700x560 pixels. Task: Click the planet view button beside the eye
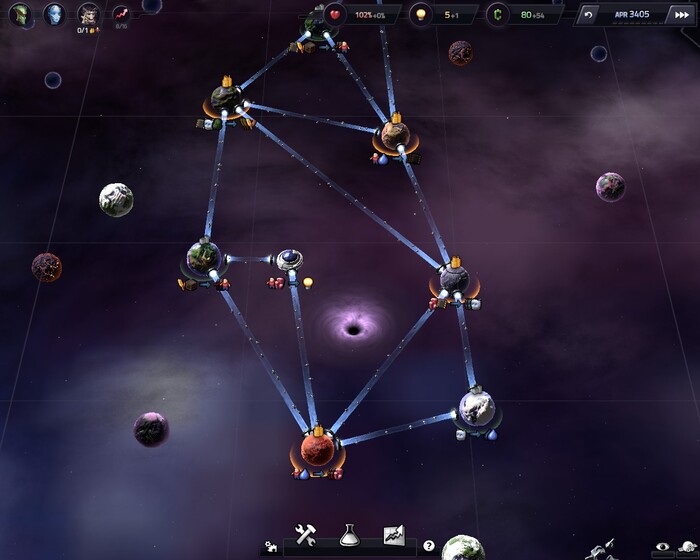tap(687, 546)
